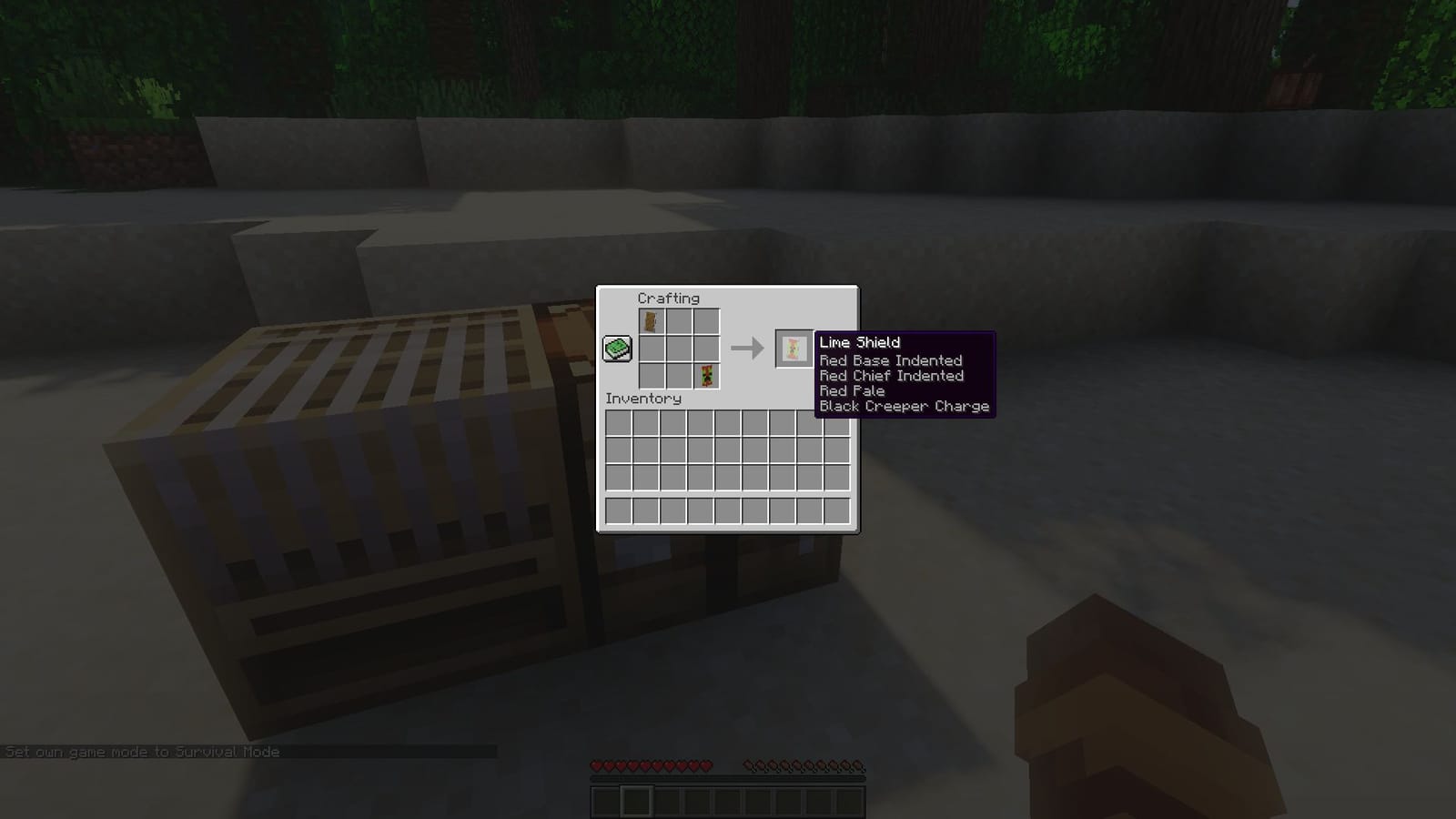Click the Inventory section label
The height and width of the screenshot is (819, 1456).
[x=643, y=399]
